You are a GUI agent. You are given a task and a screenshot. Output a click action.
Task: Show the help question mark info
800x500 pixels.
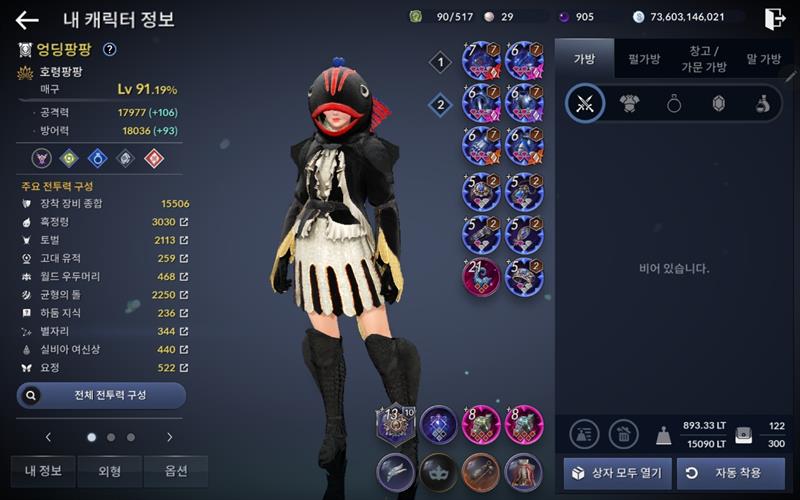110,49
